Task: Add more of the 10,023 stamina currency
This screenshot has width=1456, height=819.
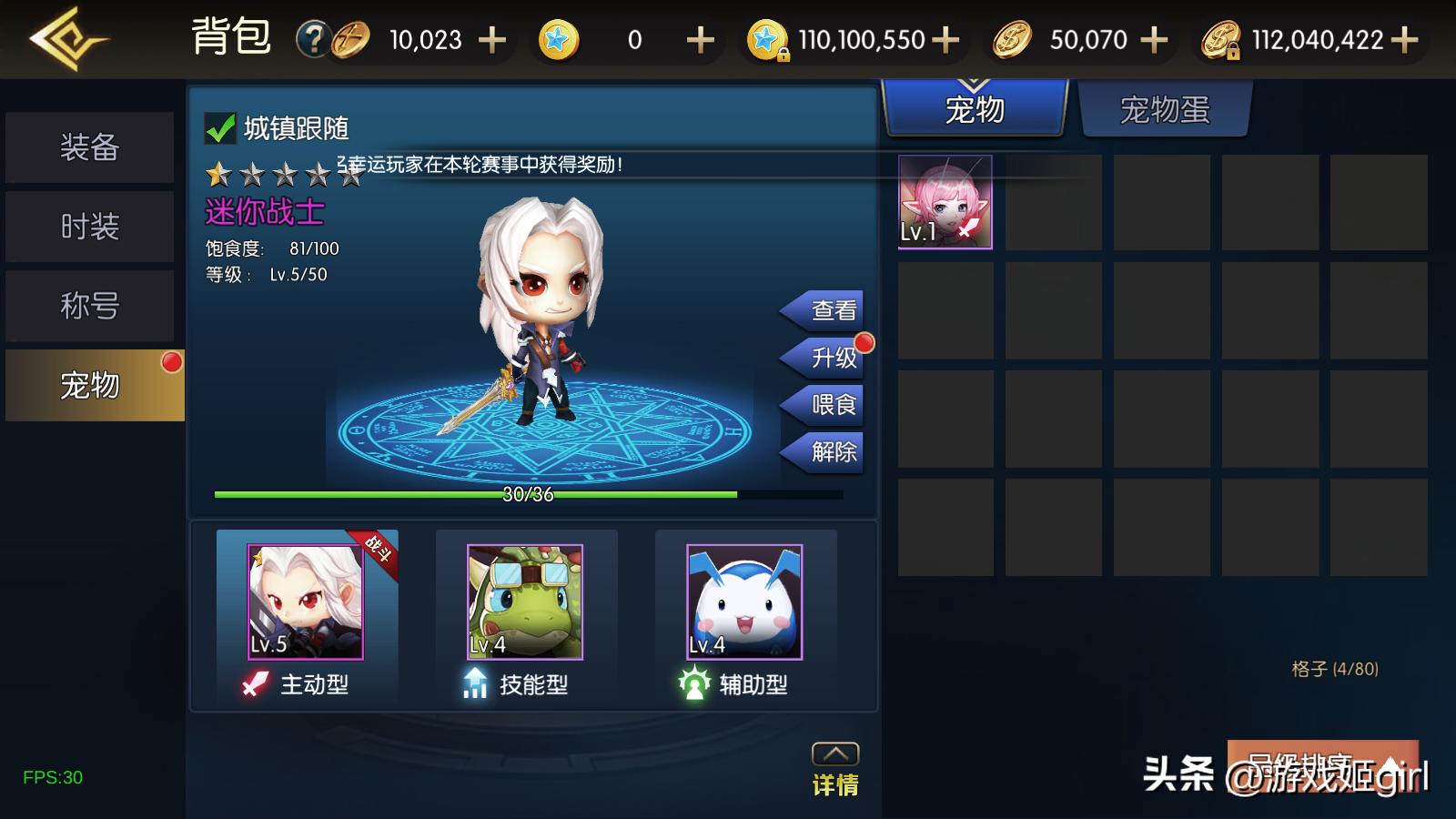Action: (x=492, y=40)
